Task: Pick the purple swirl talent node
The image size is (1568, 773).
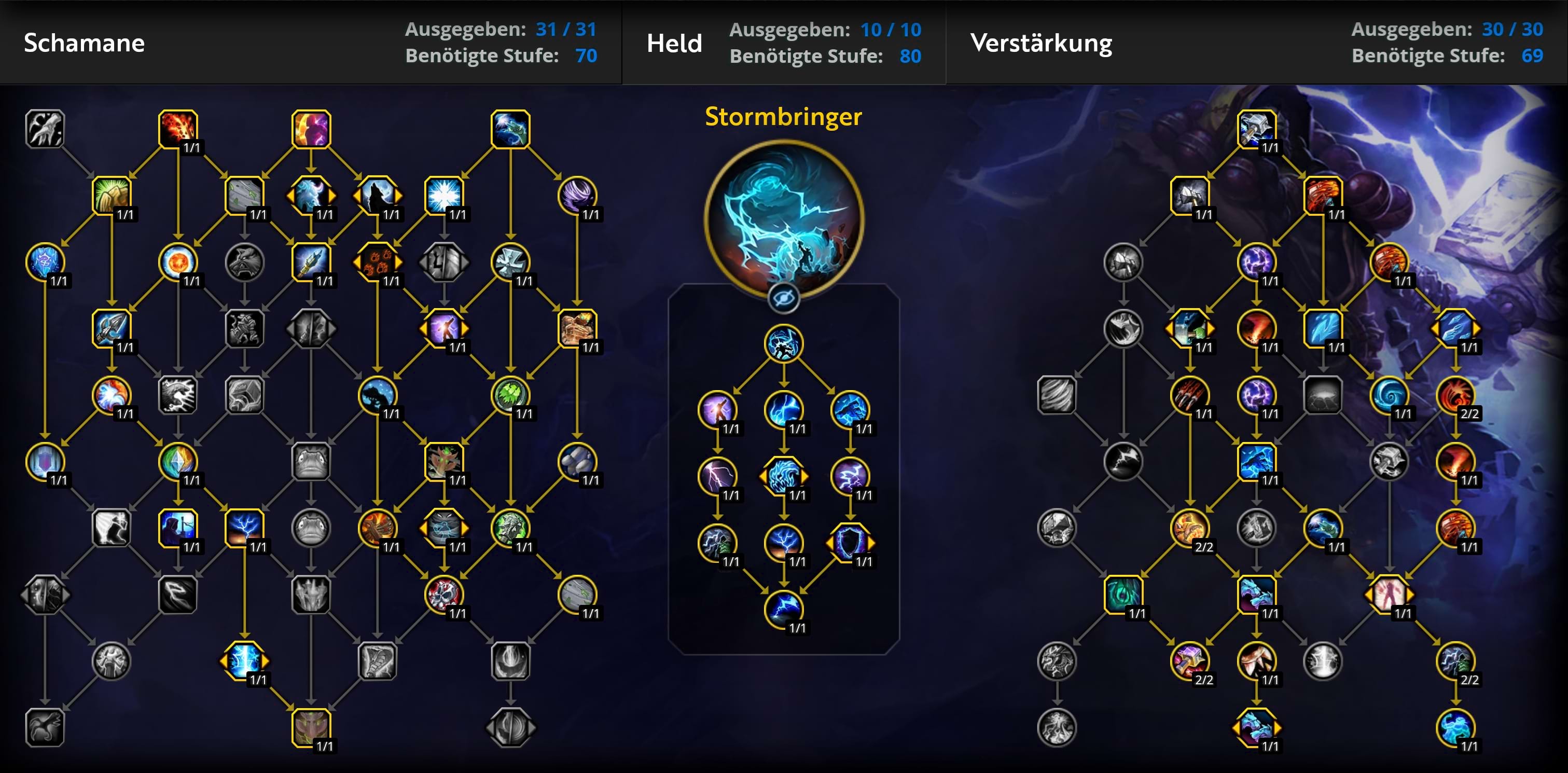Action: point(576,195)
